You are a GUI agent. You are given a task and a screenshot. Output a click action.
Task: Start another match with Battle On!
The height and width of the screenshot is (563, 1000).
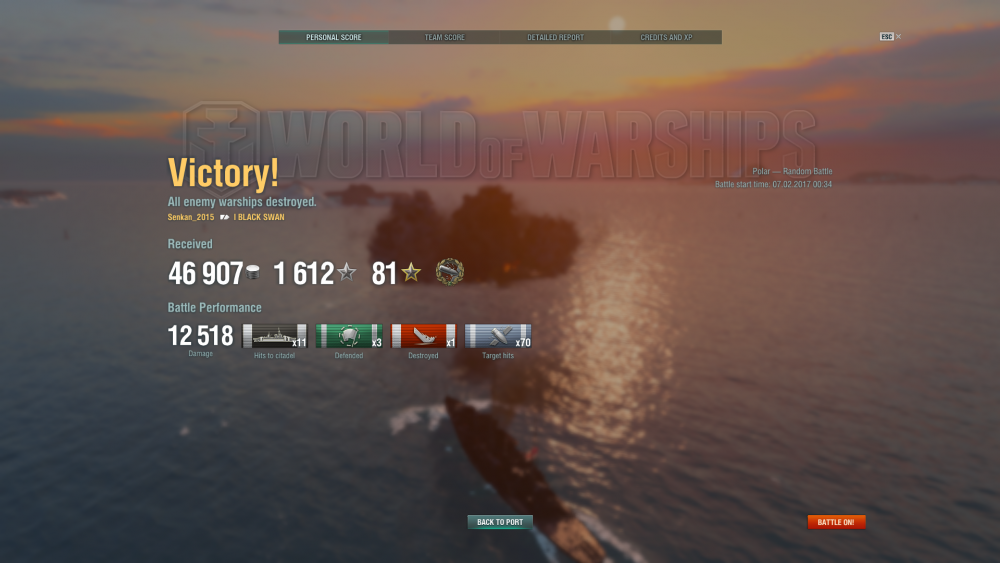click(836, 522)
